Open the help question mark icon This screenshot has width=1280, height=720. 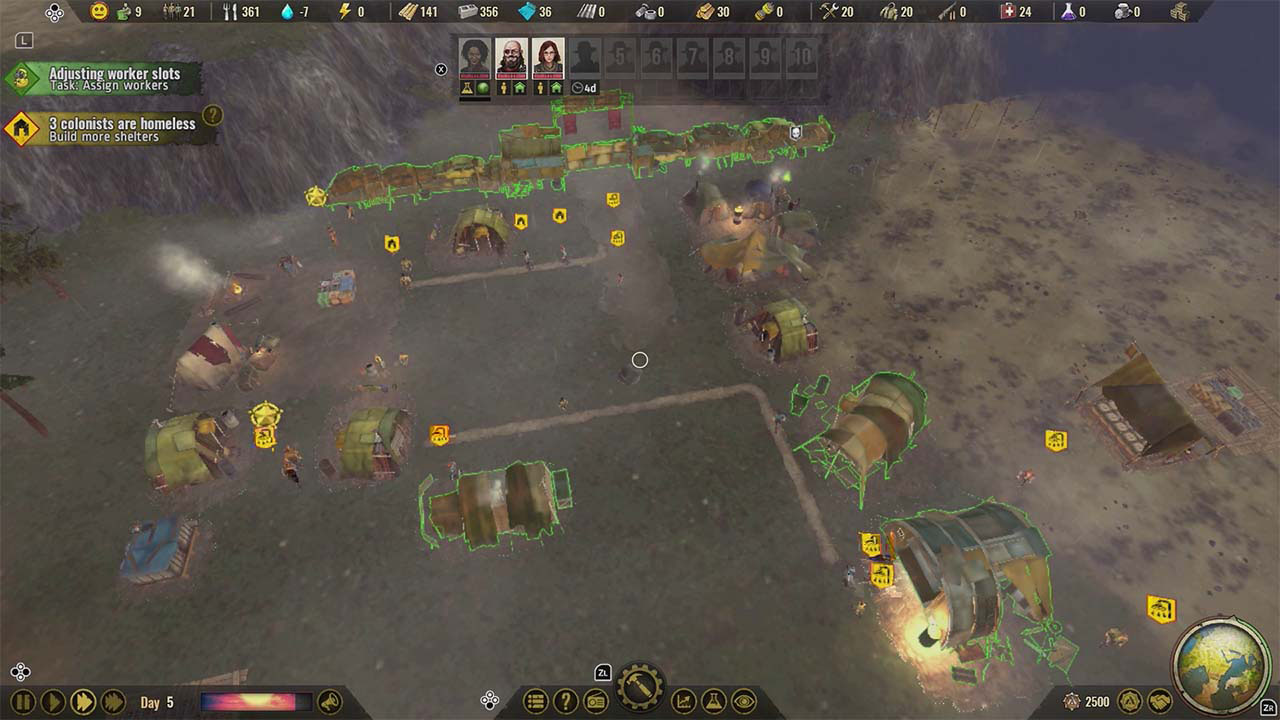tap(567, 702)
